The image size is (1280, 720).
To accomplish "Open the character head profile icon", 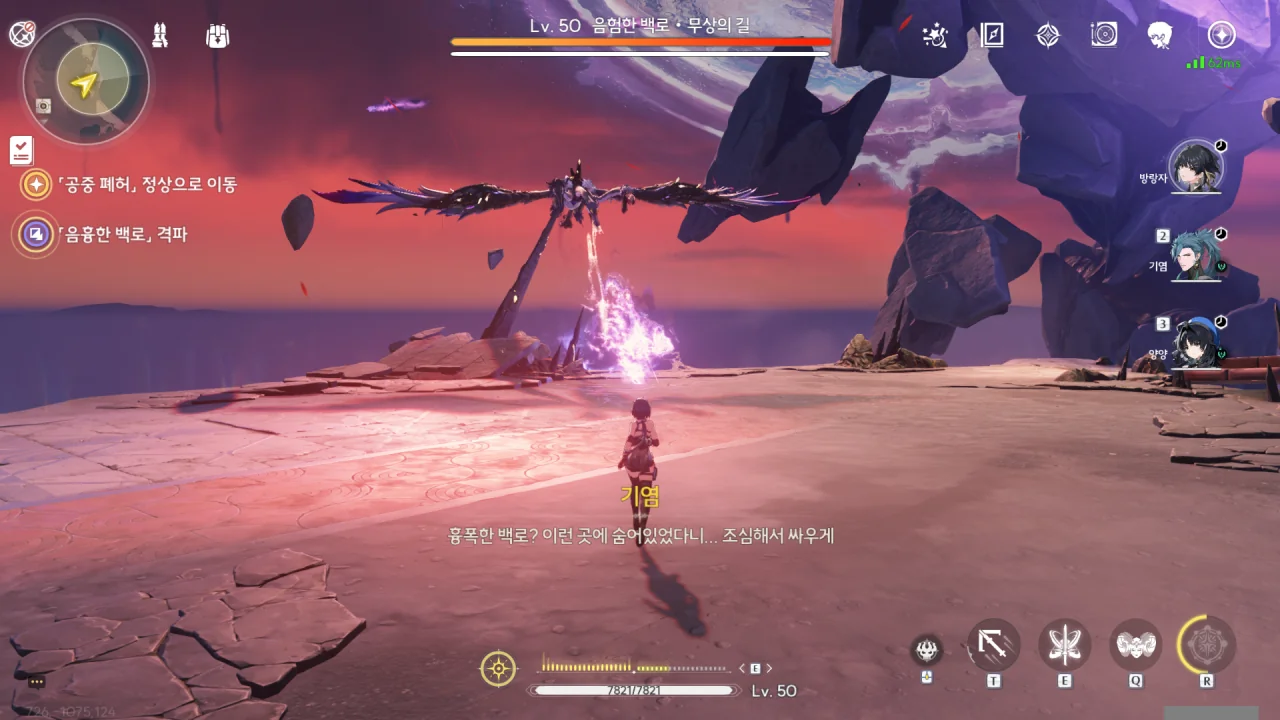I will click(1160, 36).
